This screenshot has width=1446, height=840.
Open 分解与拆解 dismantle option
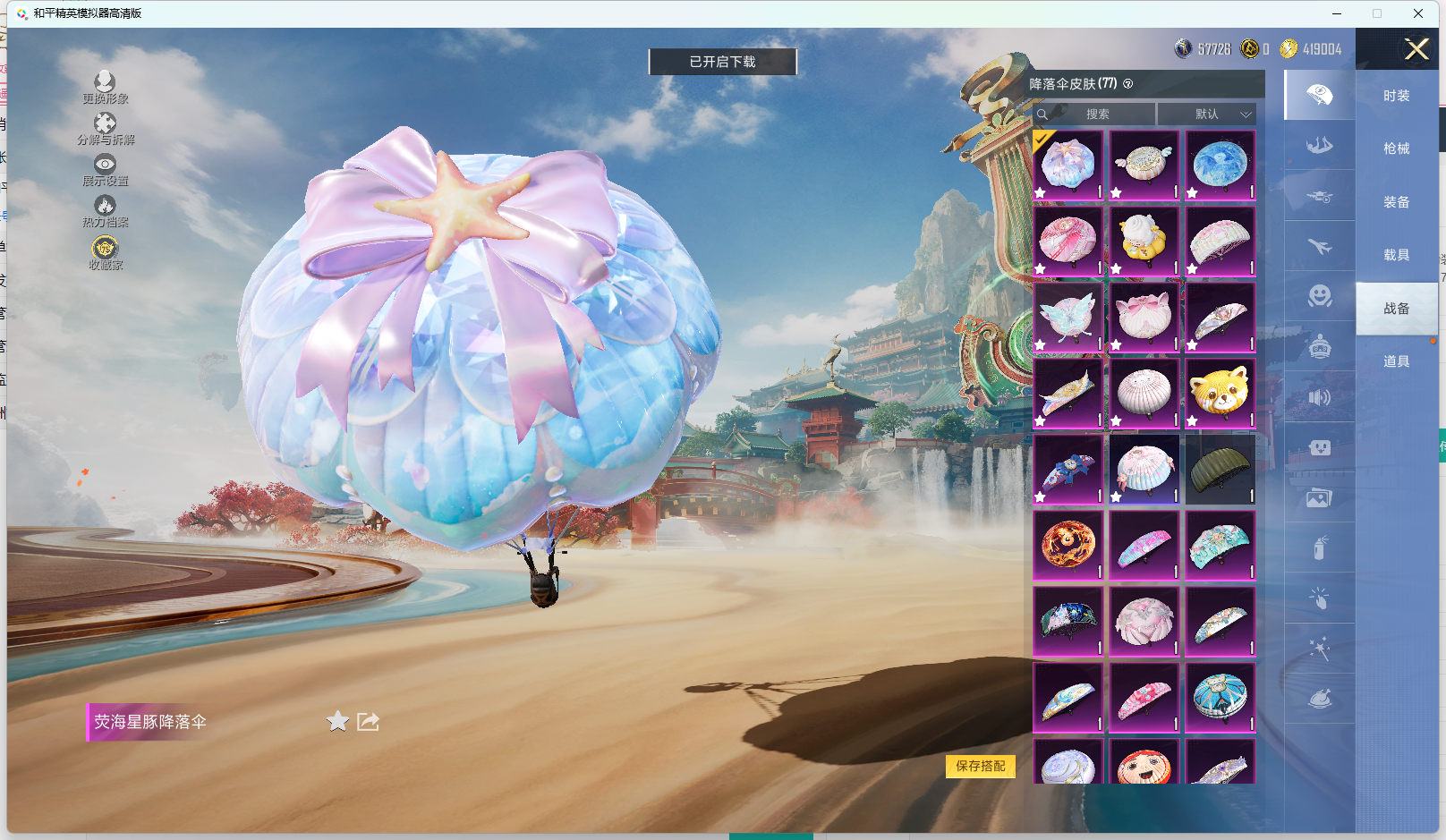105,129
